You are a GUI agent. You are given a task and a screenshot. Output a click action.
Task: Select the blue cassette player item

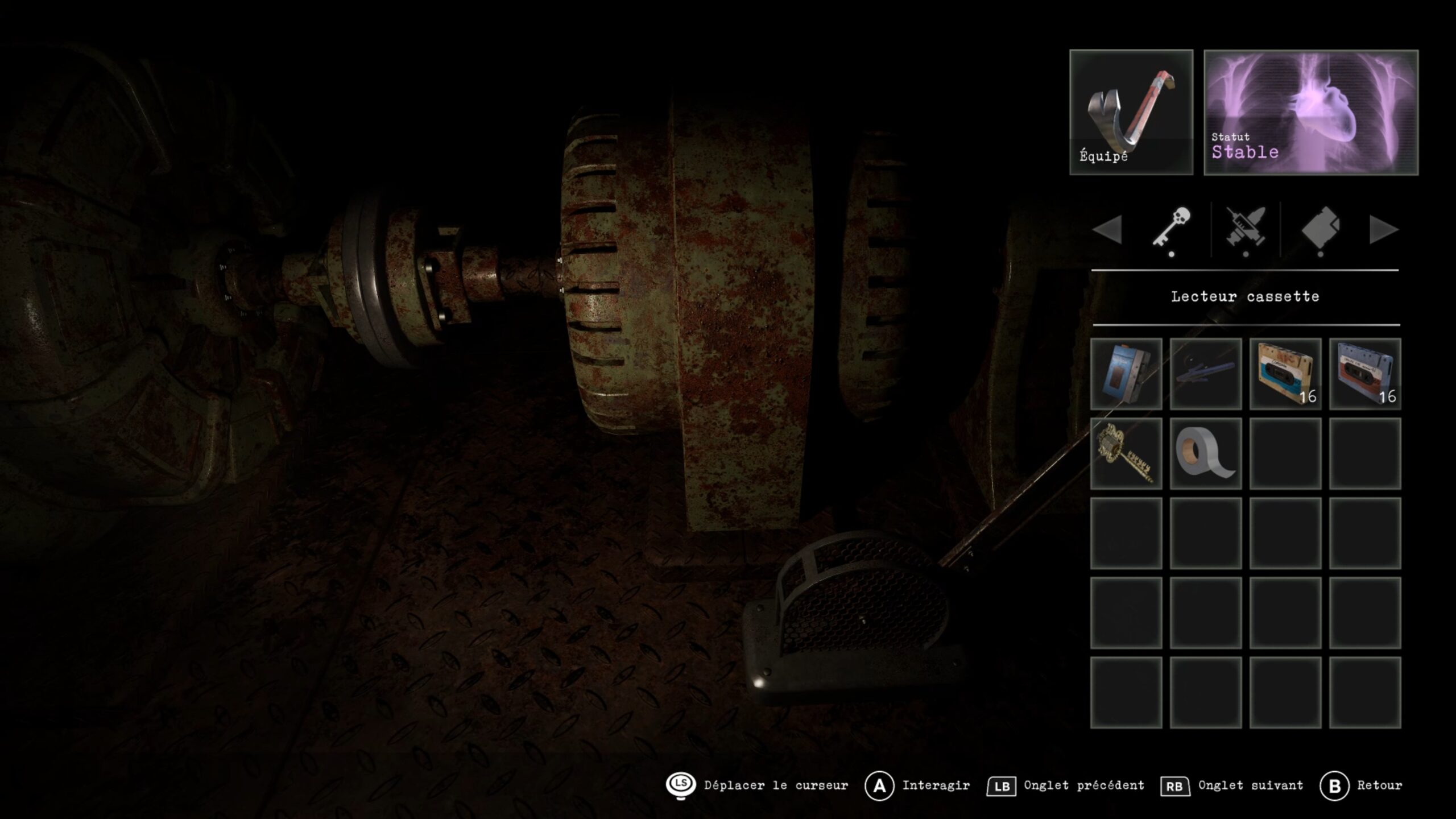(1126, 374)
